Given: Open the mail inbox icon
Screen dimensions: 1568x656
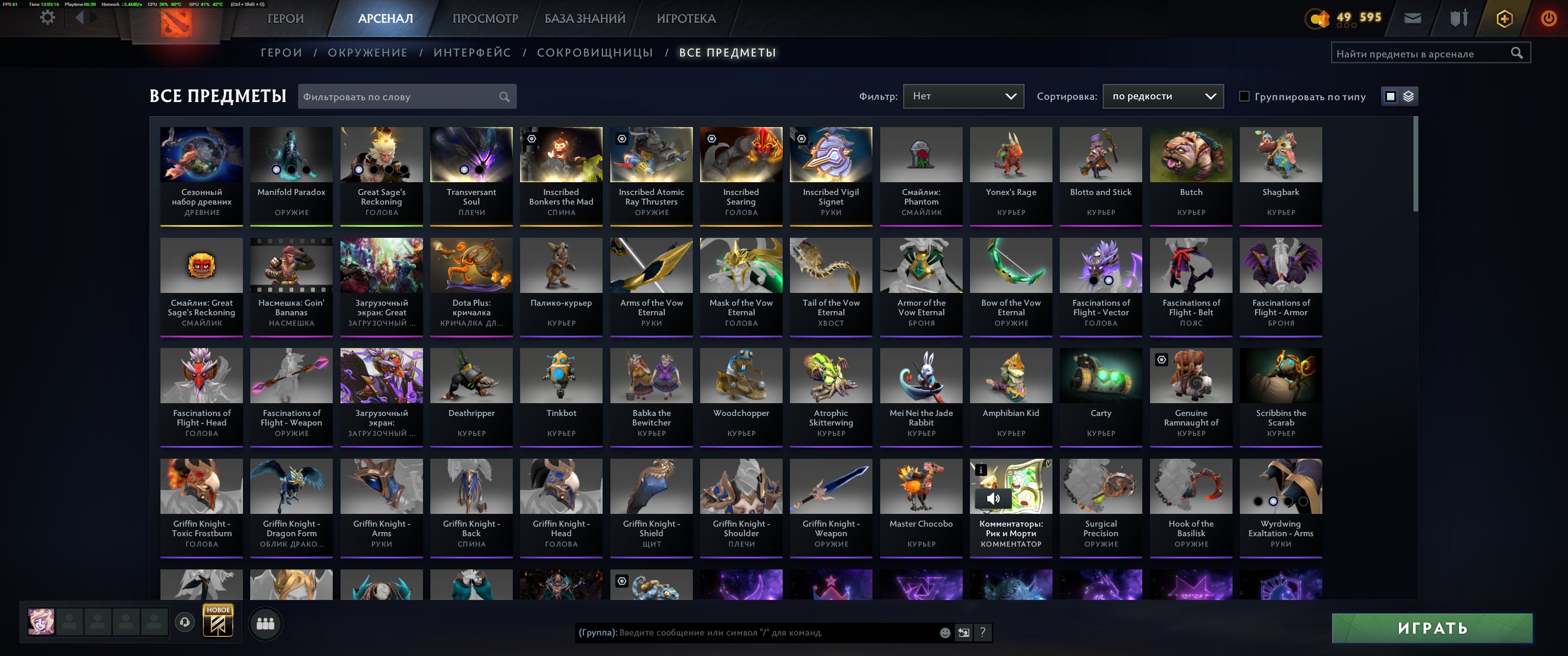Looking at the screenshot, I should (x=1413, y=18).
